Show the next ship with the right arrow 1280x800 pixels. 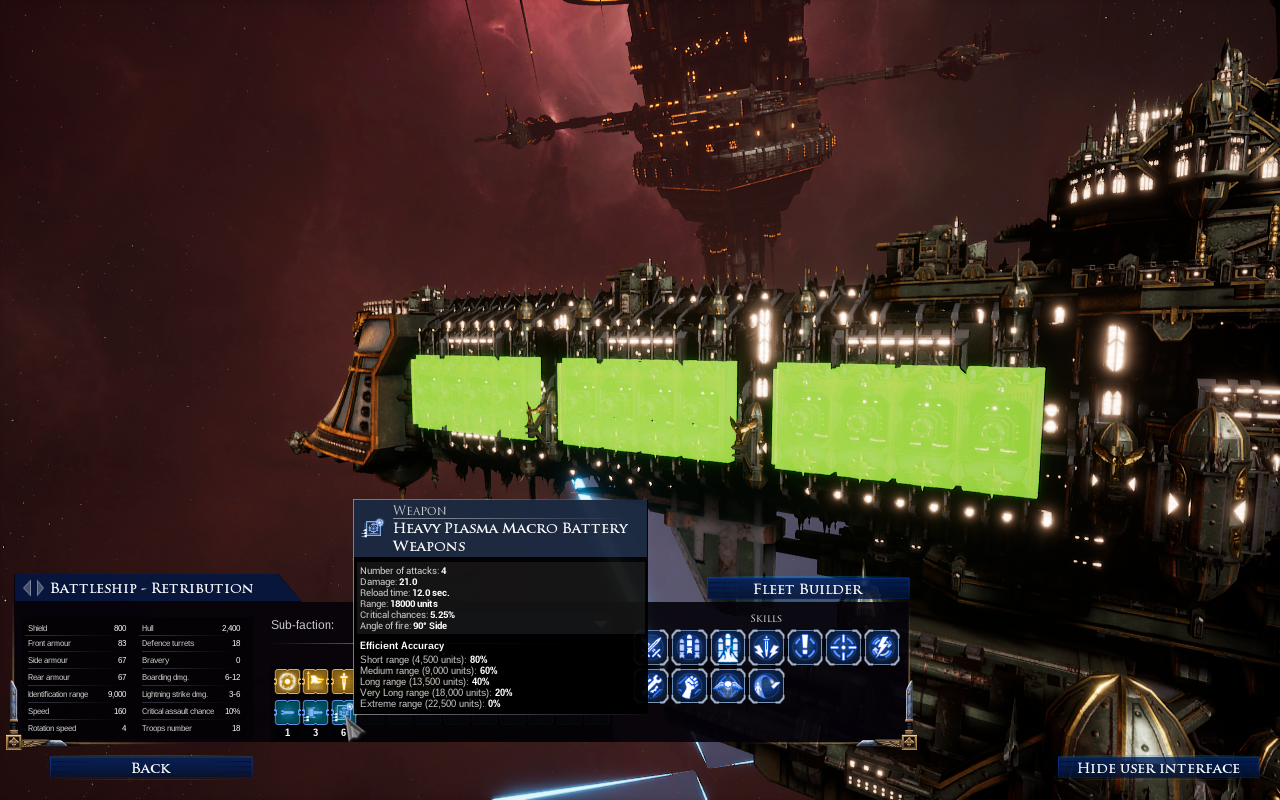tap(40, 588)
